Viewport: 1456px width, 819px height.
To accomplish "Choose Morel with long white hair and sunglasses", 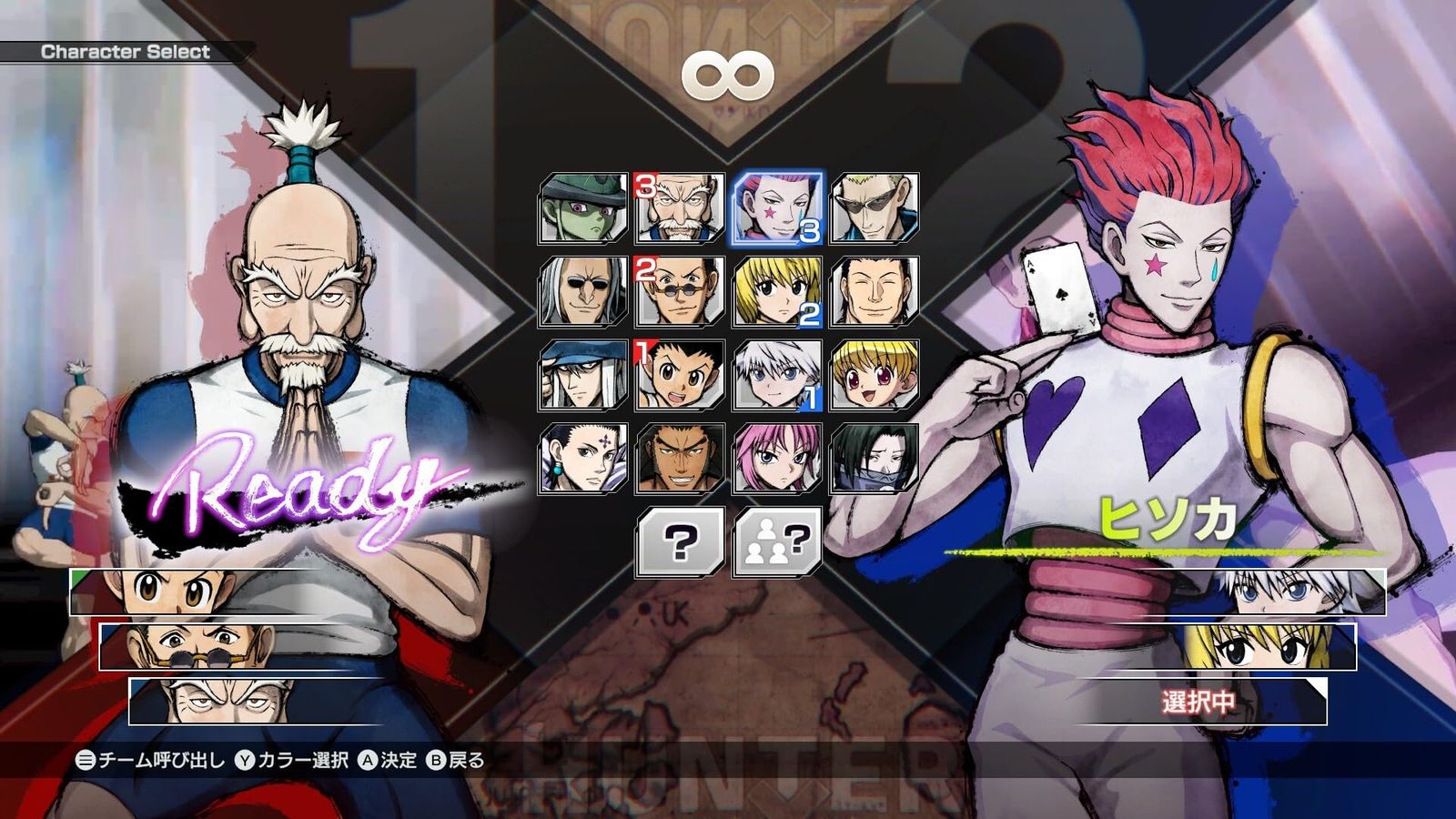I will coord(583,292).
